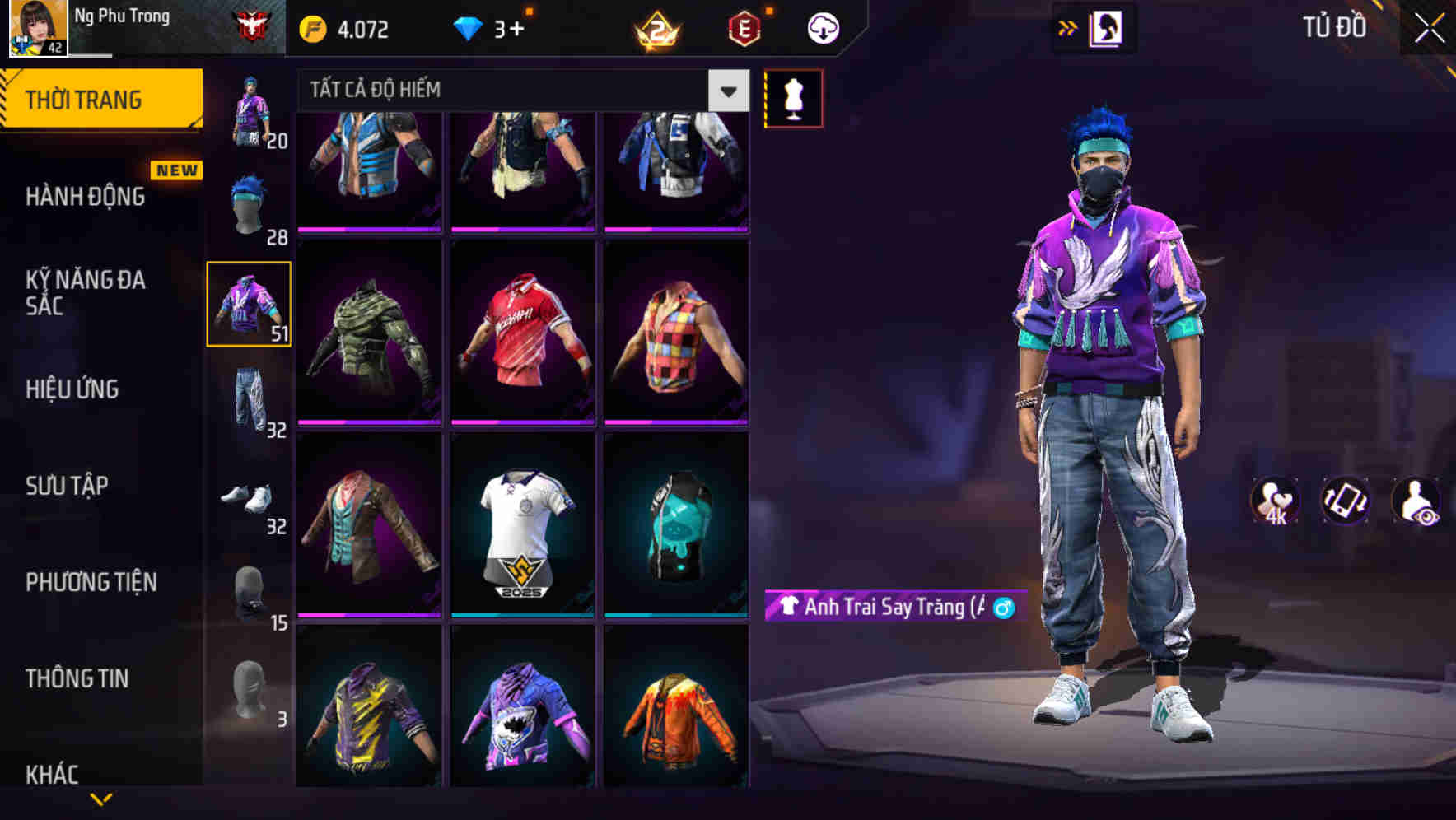The image size is (1456, 820).
Task: Expand the double chevron near Tủ Đồ
Action: pos(1066,27)
